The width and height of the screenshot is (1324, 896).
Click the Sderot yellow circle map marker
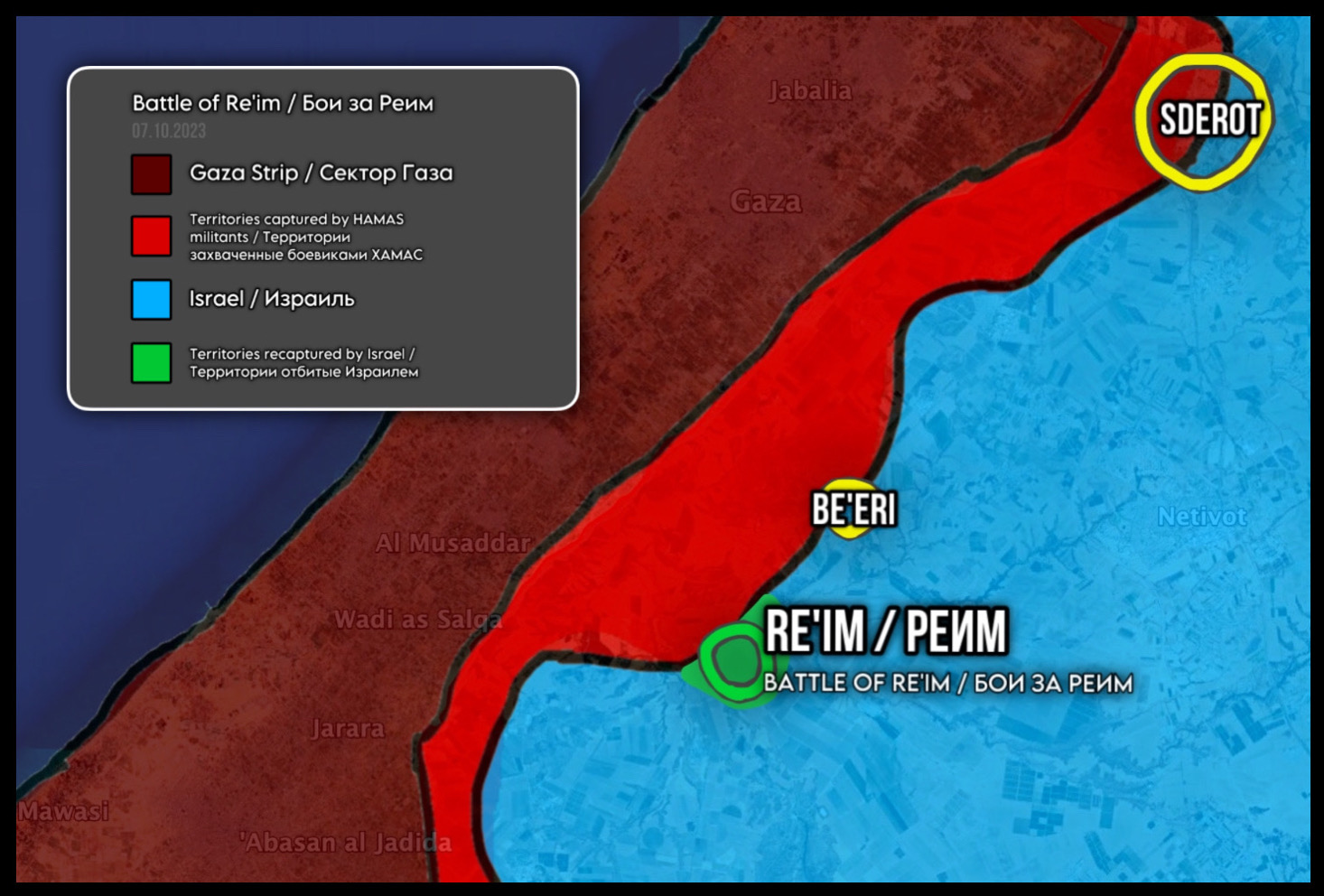point(1203,121)
